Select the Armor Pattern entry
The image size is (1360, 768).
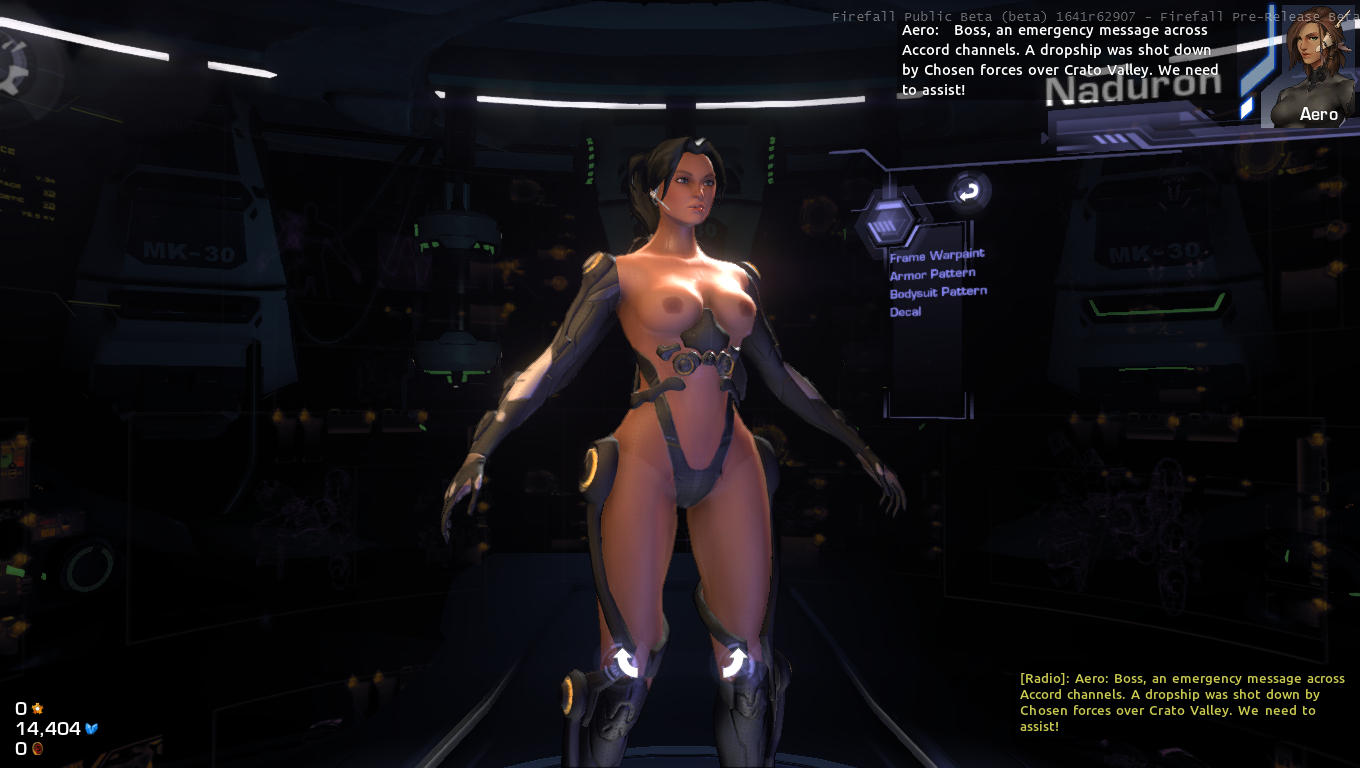click(932, 274)
